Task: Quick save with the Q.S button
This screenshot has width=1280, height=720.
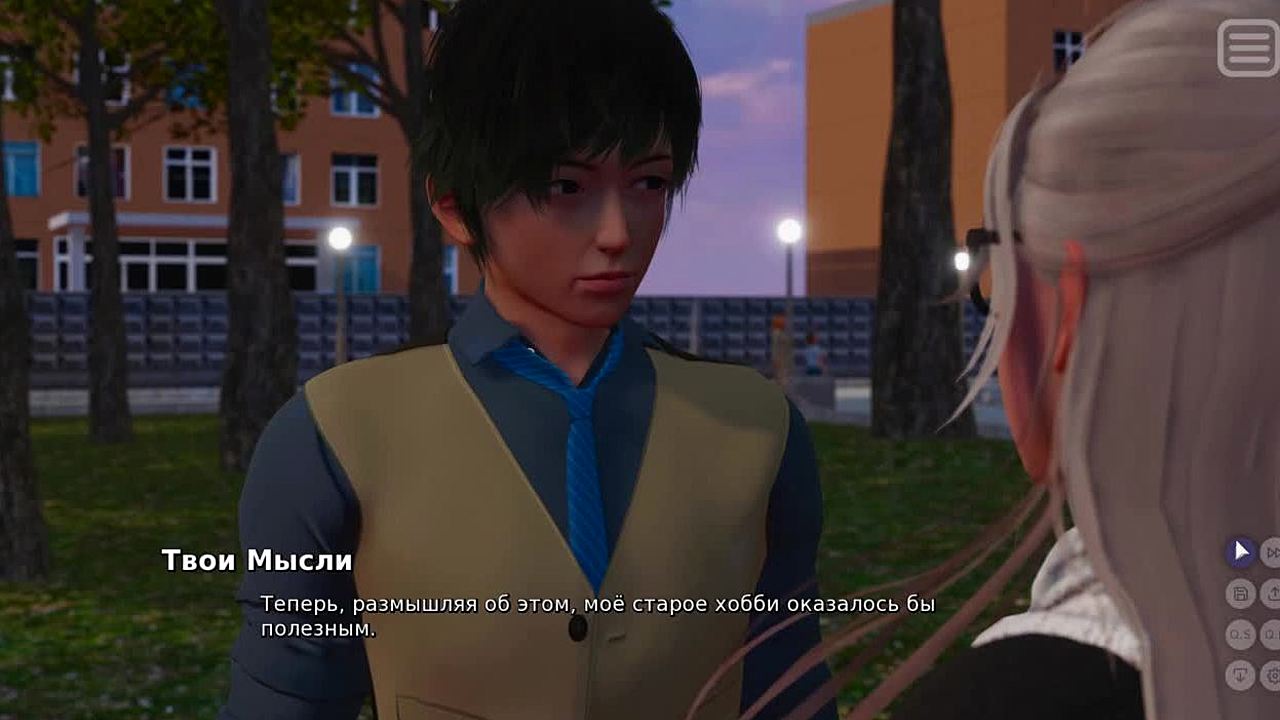Action: (1241, 635)
